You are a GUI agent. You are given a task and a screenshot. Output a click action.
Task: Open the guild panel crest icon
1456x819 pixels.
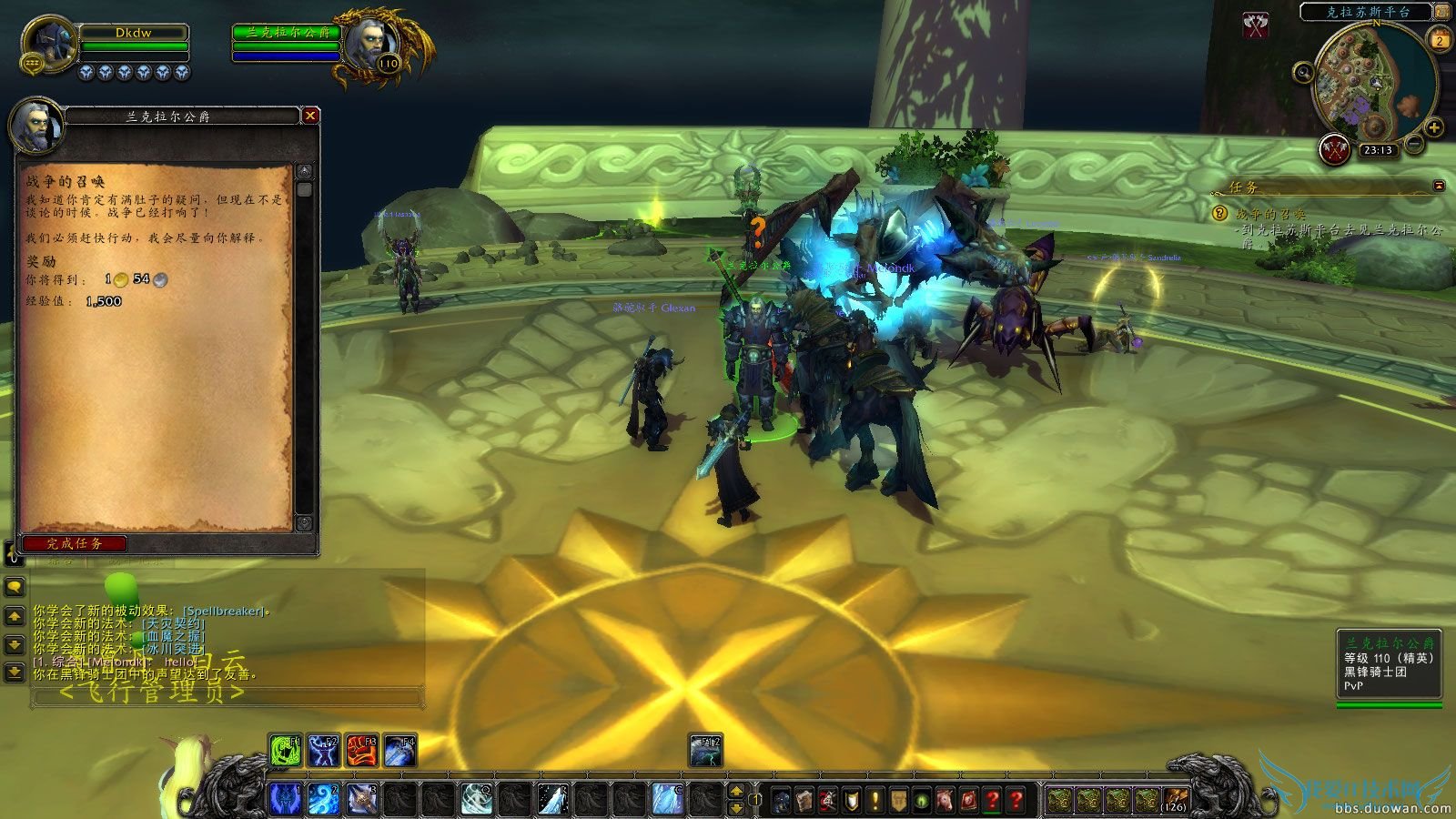(x=897, y=800)
